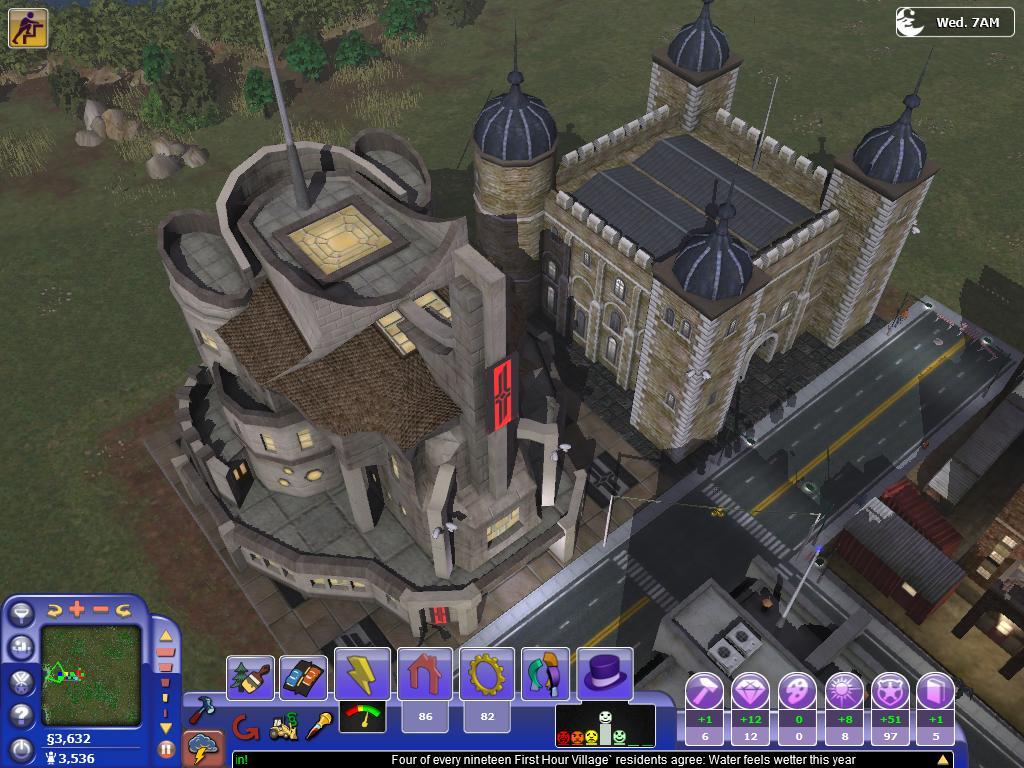The width and height of the screenshot is (1024, 768).
Task: Click the hammer build mode tool
Action: (203, 711)
